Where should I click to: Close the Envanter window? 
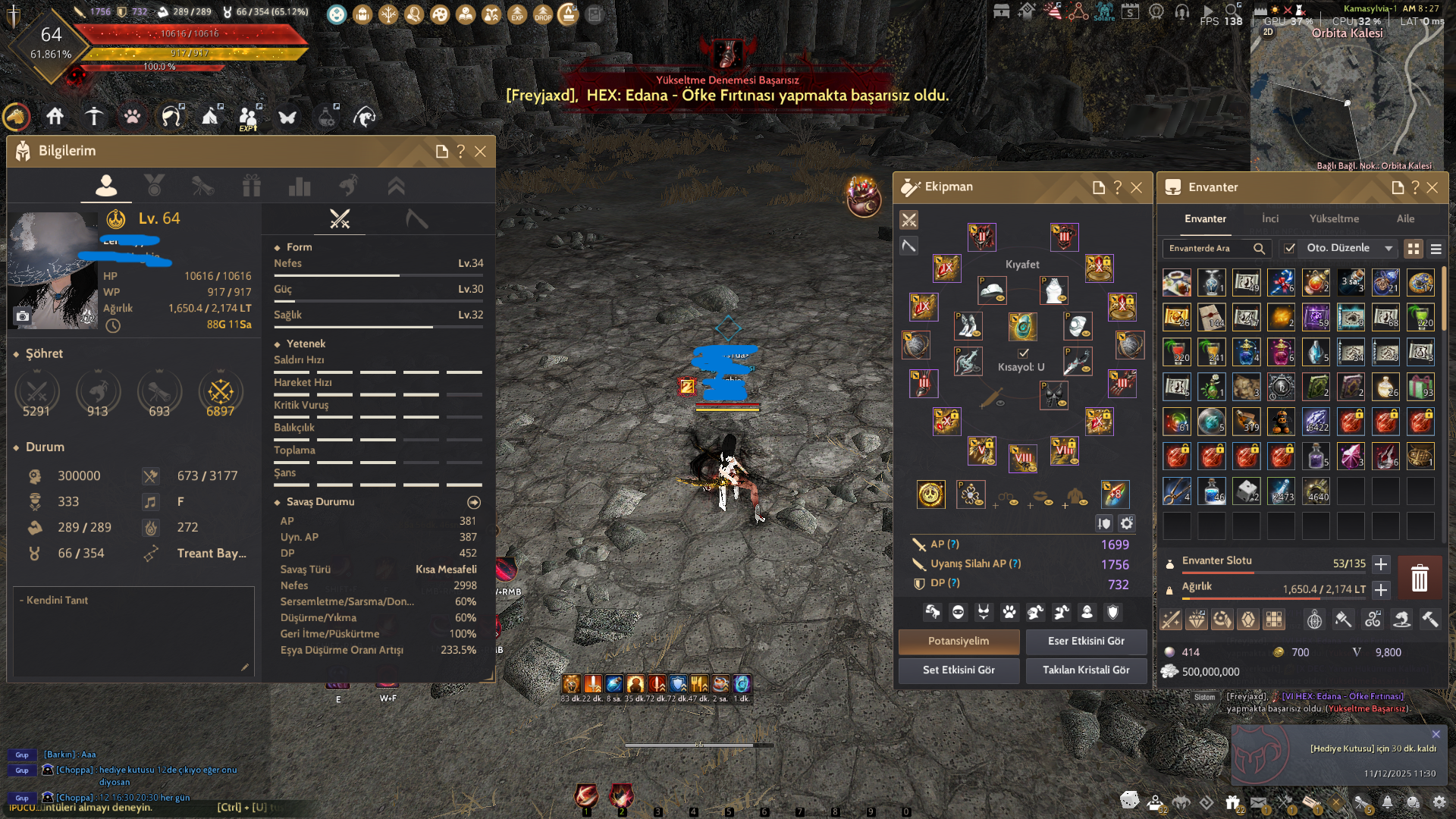click(1432, 187)
